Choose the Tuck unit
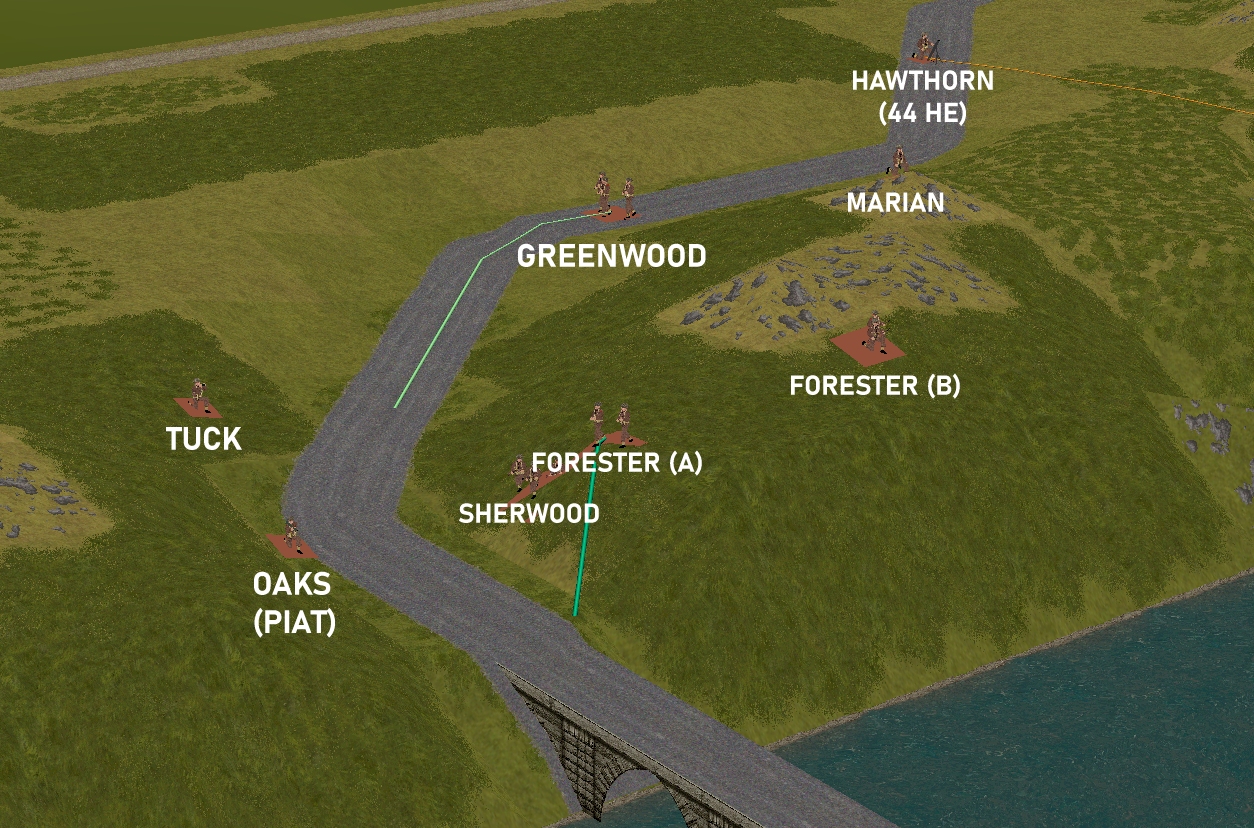This screenshot has height=828, width=1254. [x=198, y=397]
